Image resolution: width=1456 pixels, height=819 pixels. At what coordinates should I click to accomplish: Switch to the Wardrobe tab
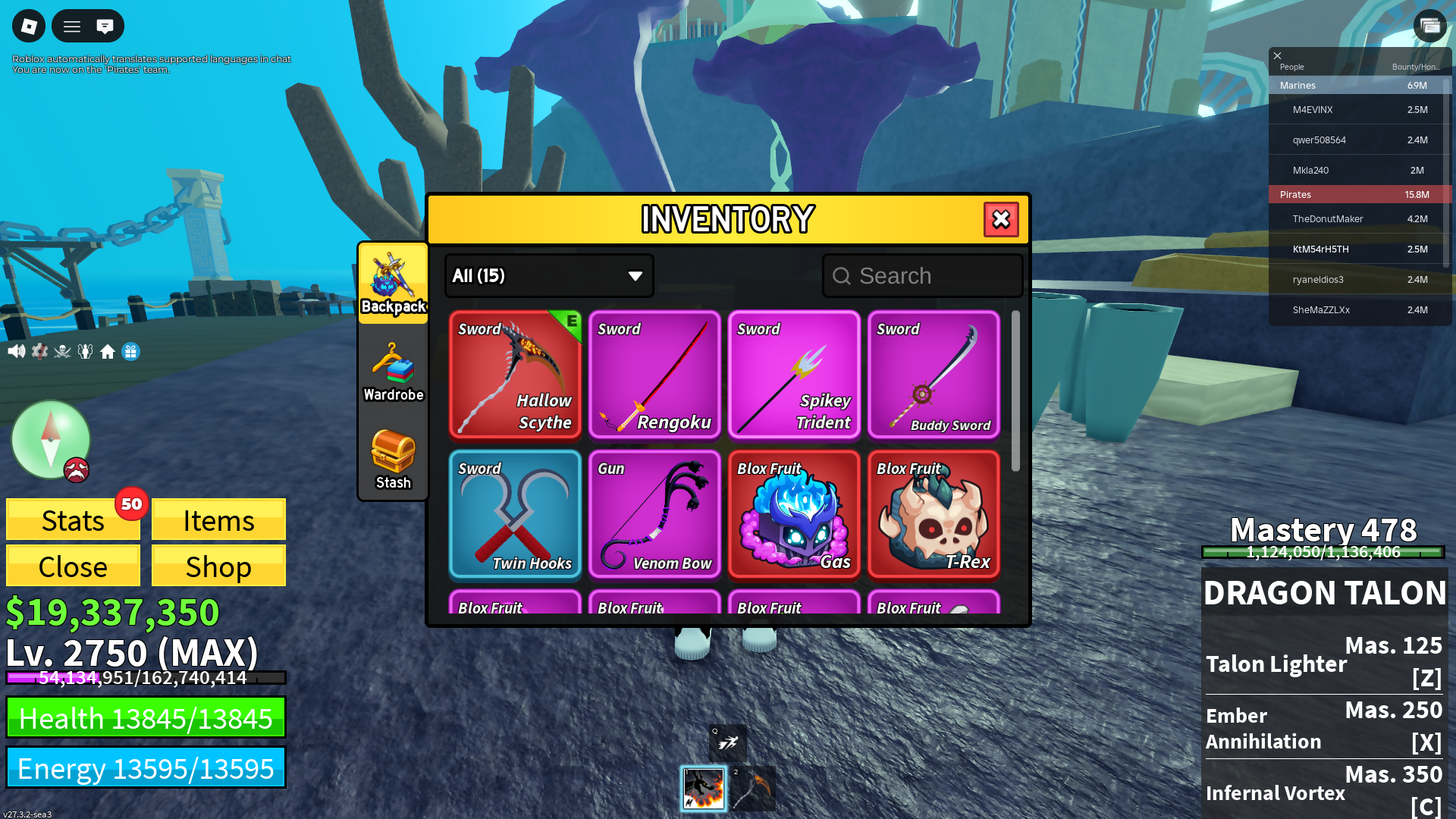[393, 372]
